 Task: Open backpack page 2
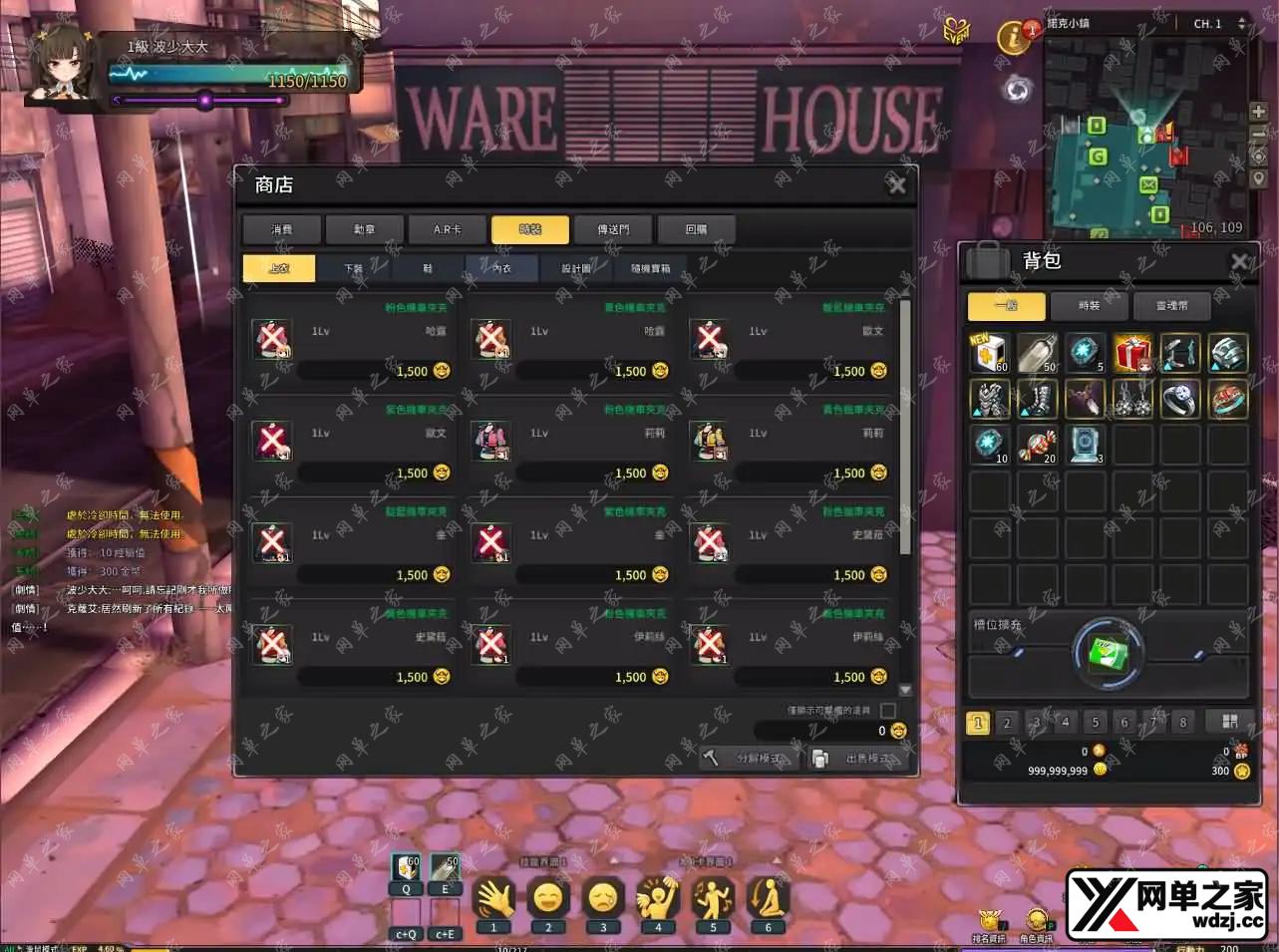[x=1007, y=722]
